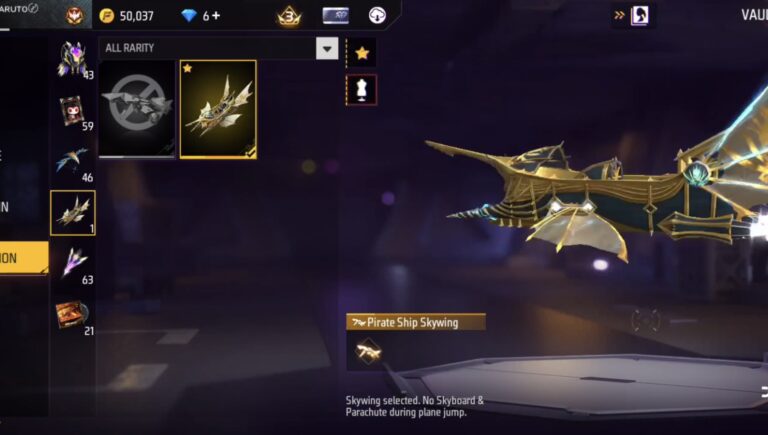This screenshot has height=435, width=768.
Task: Open the gold coin balance
Action: [x=127, y=16]
